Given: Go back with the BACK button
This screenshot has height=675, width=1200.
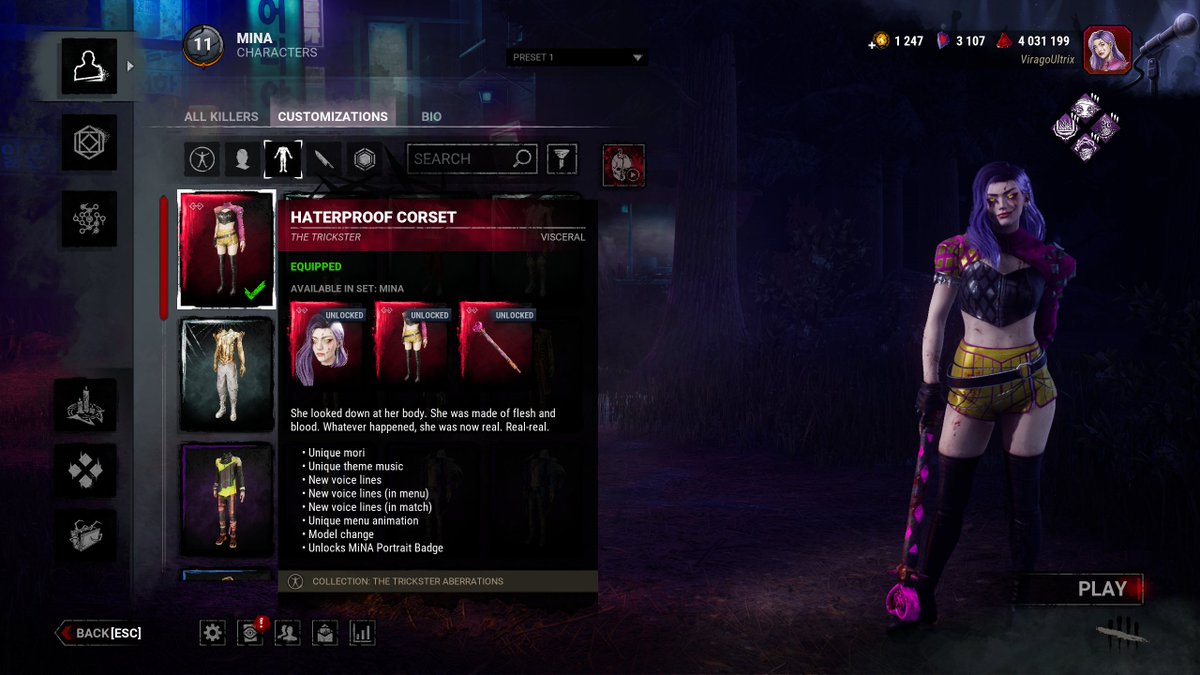Looking at the screenshot, I should (x=100, y=633).
